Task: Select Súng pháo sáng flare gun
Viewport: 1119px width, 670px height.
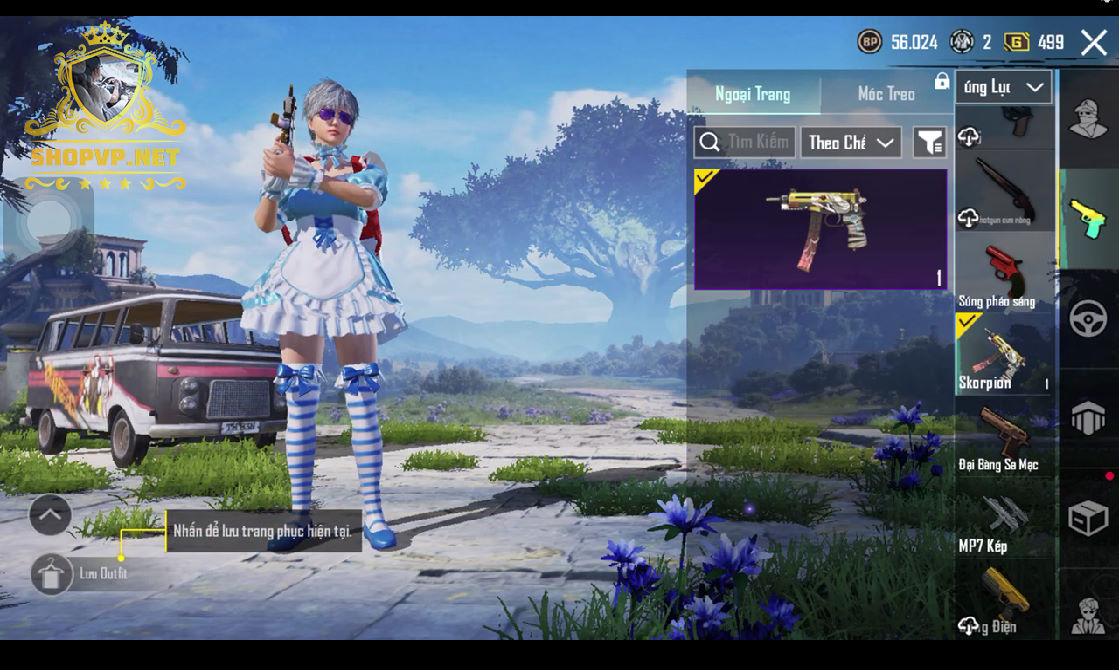Action: click(1004, 272)
